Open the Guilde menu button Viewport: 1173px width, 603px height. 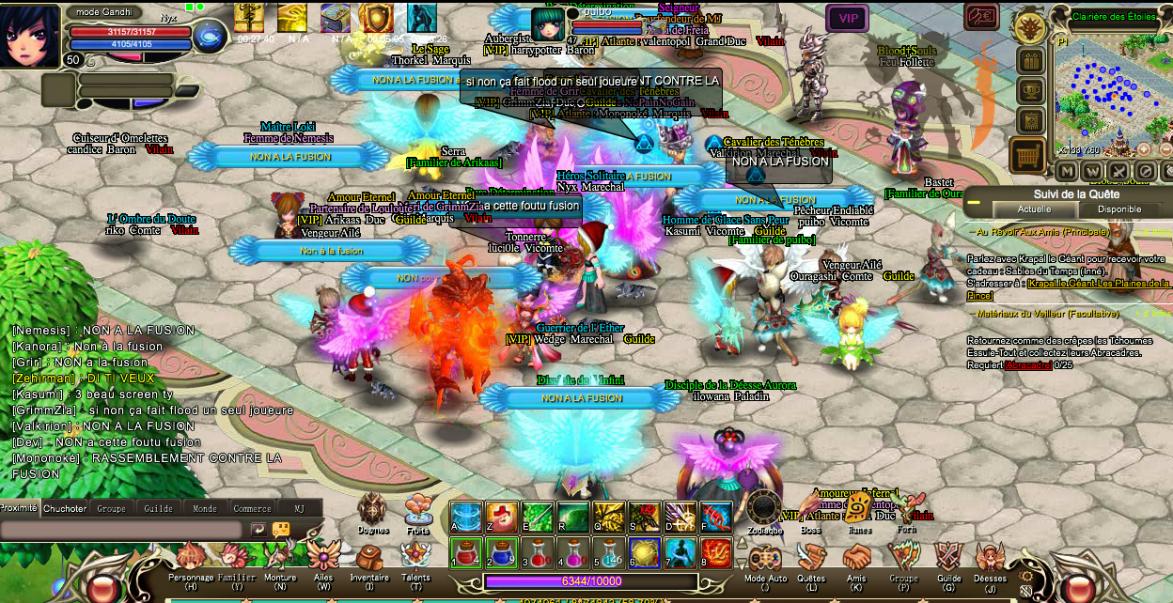948,560
